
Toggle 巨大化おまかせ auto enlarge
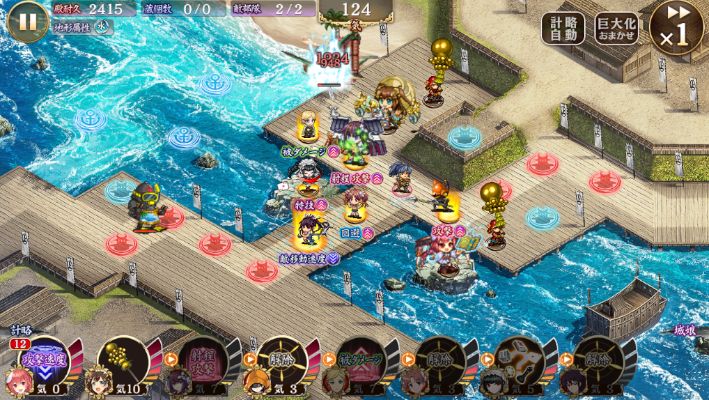pos(618,28)
